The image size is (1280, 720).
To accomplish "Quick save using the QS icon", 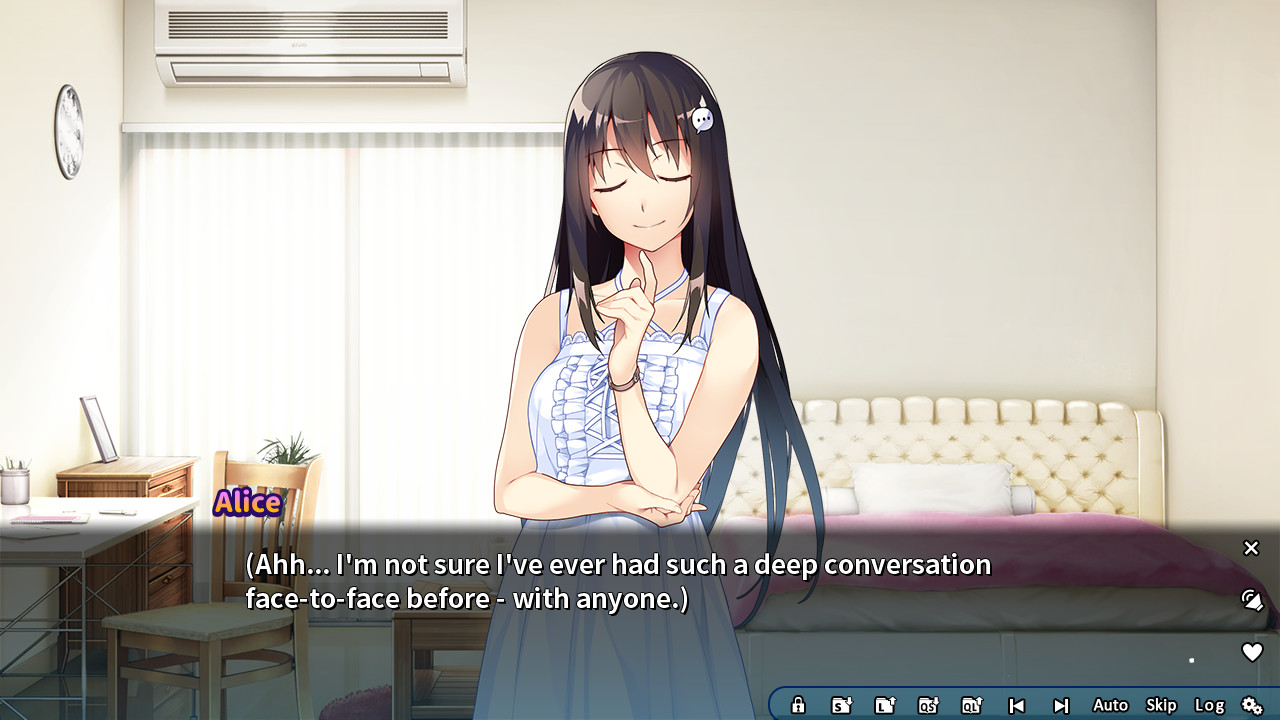I will point(928,705).
